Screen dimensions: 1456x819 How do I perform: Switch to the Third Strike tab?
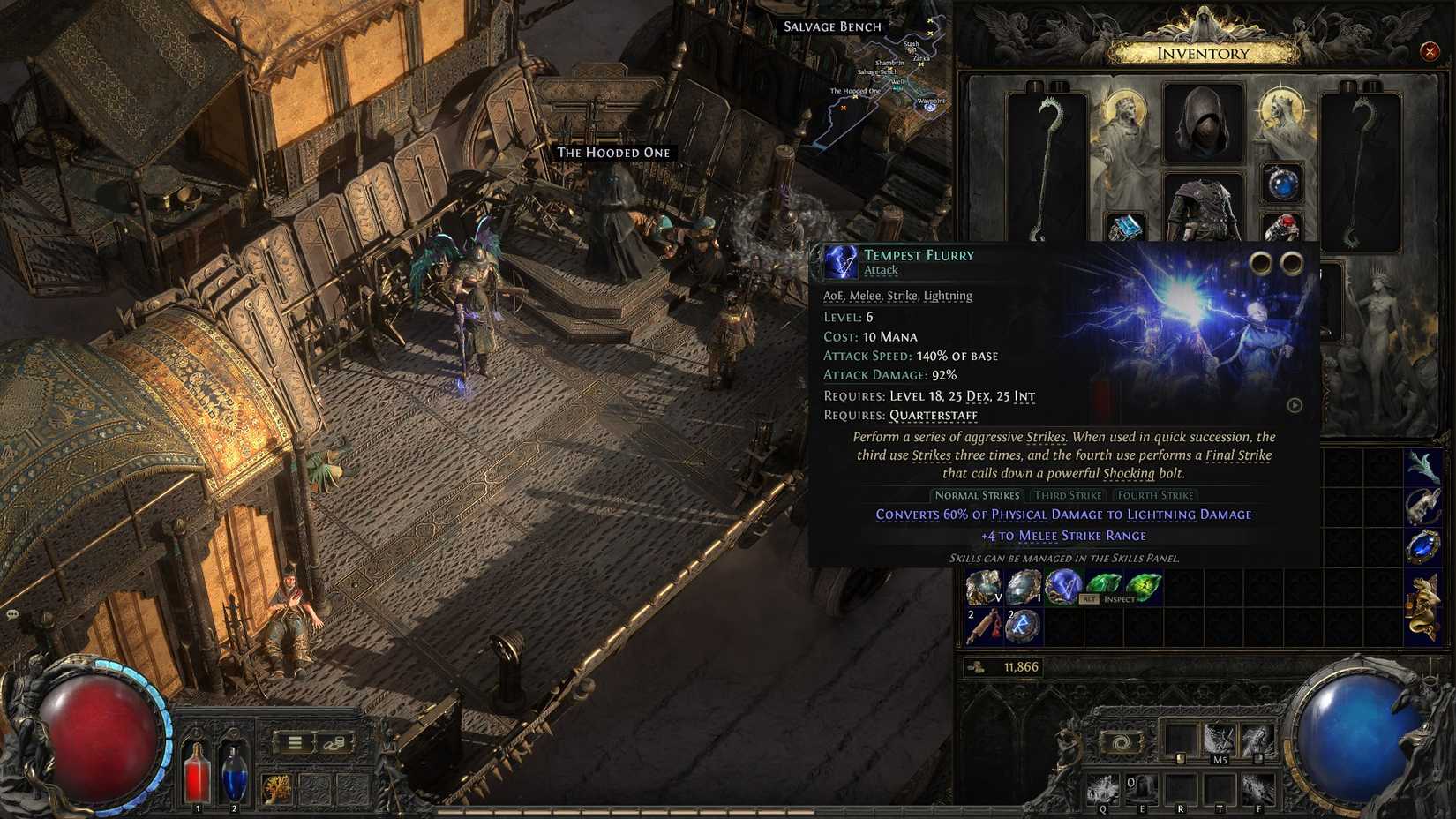(x=1068, y=495)
